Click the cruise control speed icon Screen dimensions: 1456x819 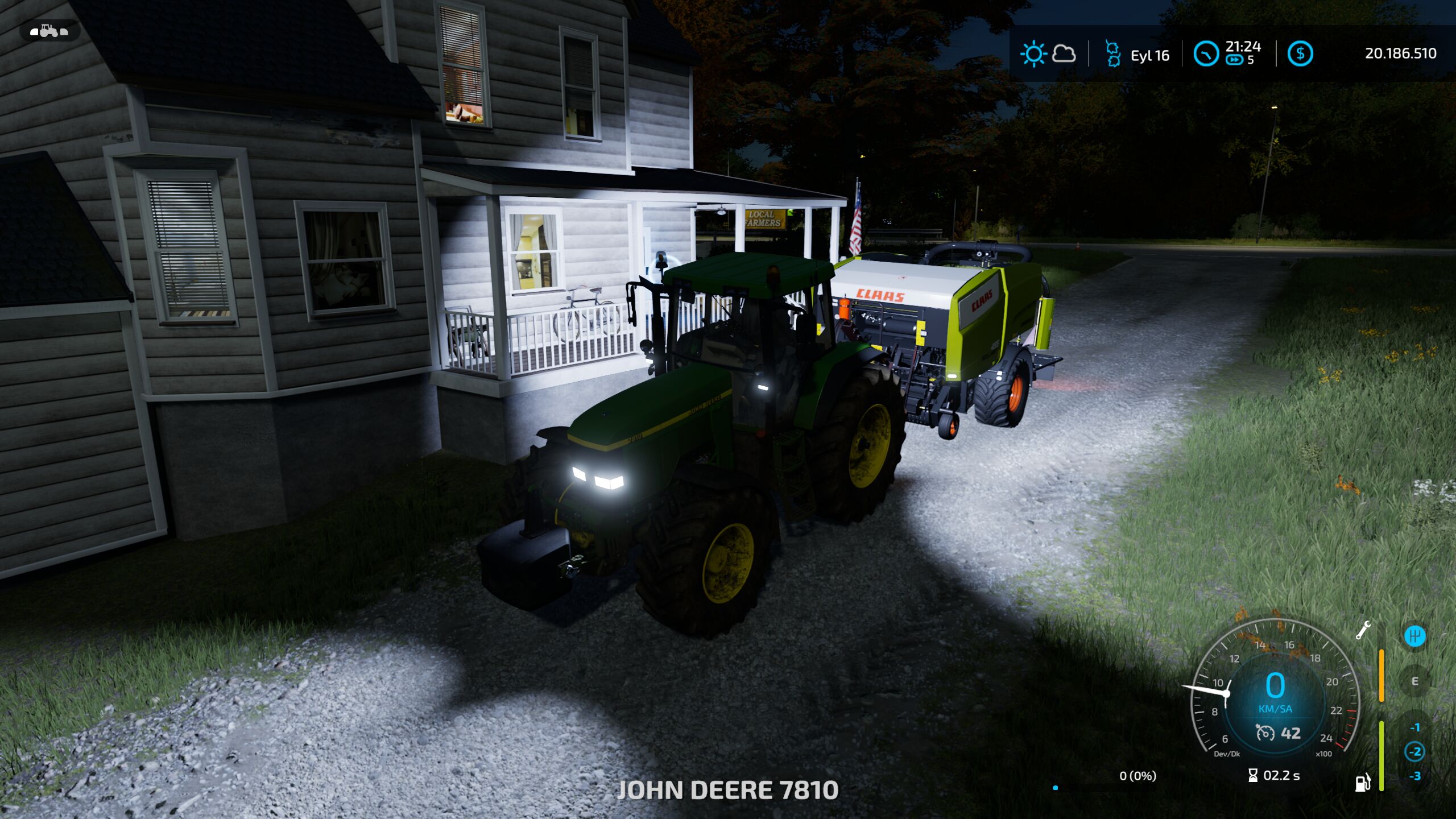coord(1265,733)
